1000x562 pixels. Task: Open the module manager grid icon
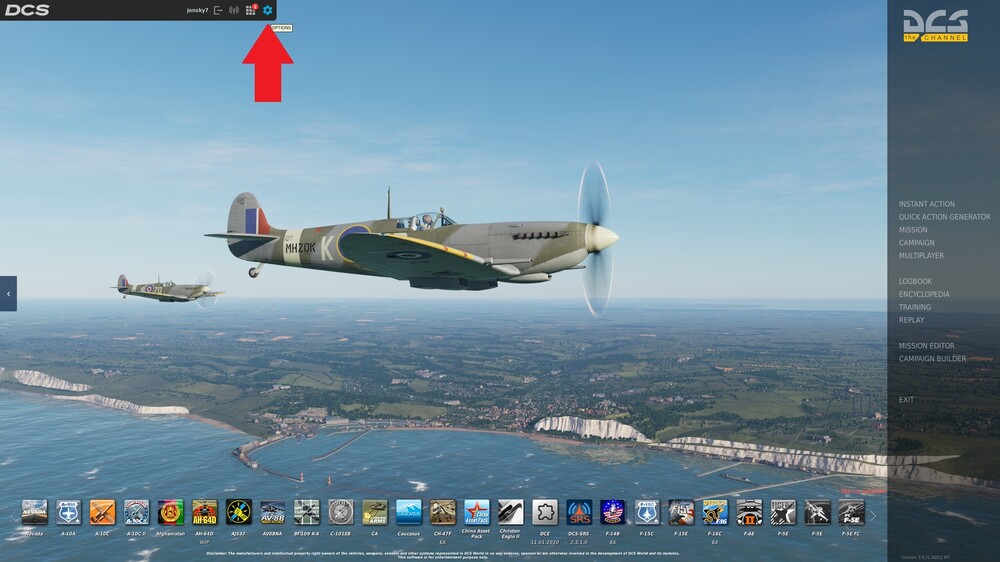[250, 10]
